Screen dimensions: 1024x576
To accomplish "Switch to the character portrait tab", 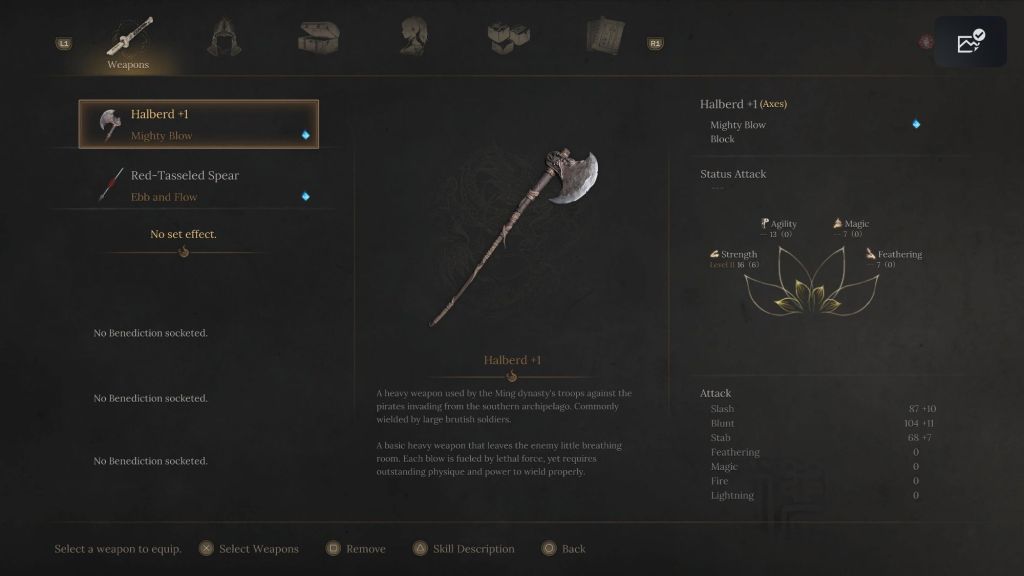I will pos(413,38).
